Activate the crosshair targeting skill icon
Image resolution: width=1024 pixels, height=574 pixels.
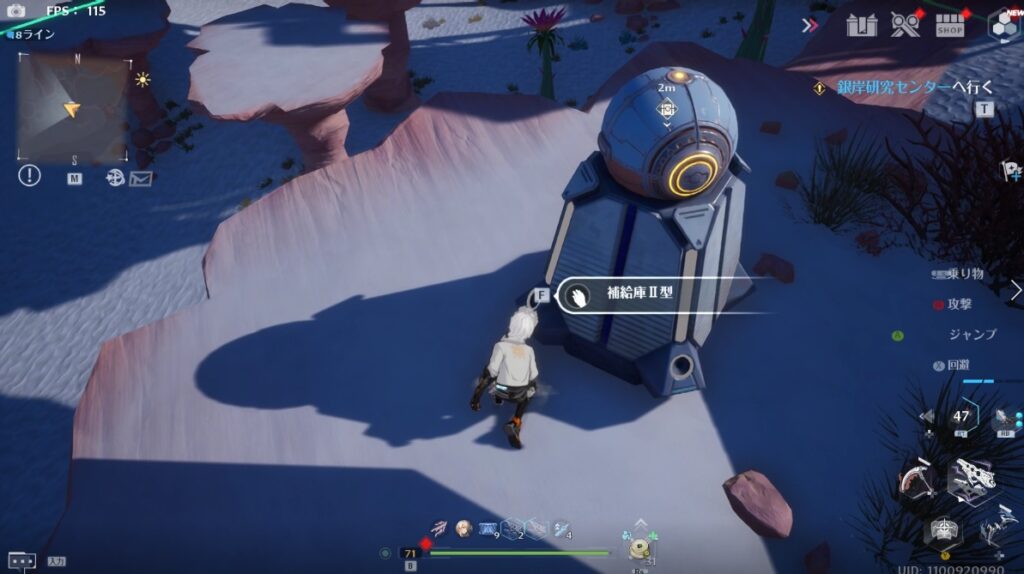coord(942,531)
